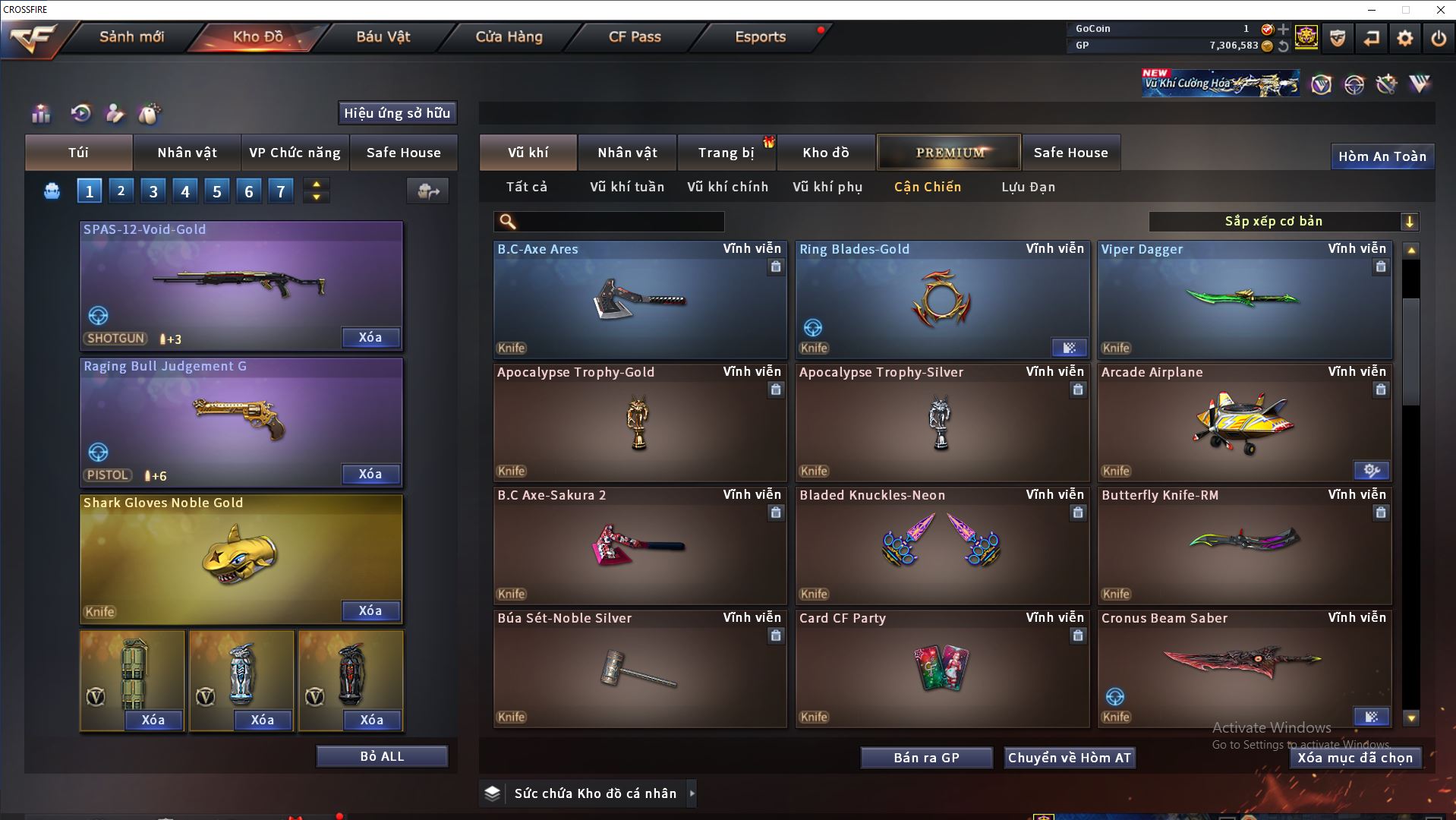The height and width of the screenshot is (820, 1456).
Task: Choose bag number 3
Action: [153, 191]
